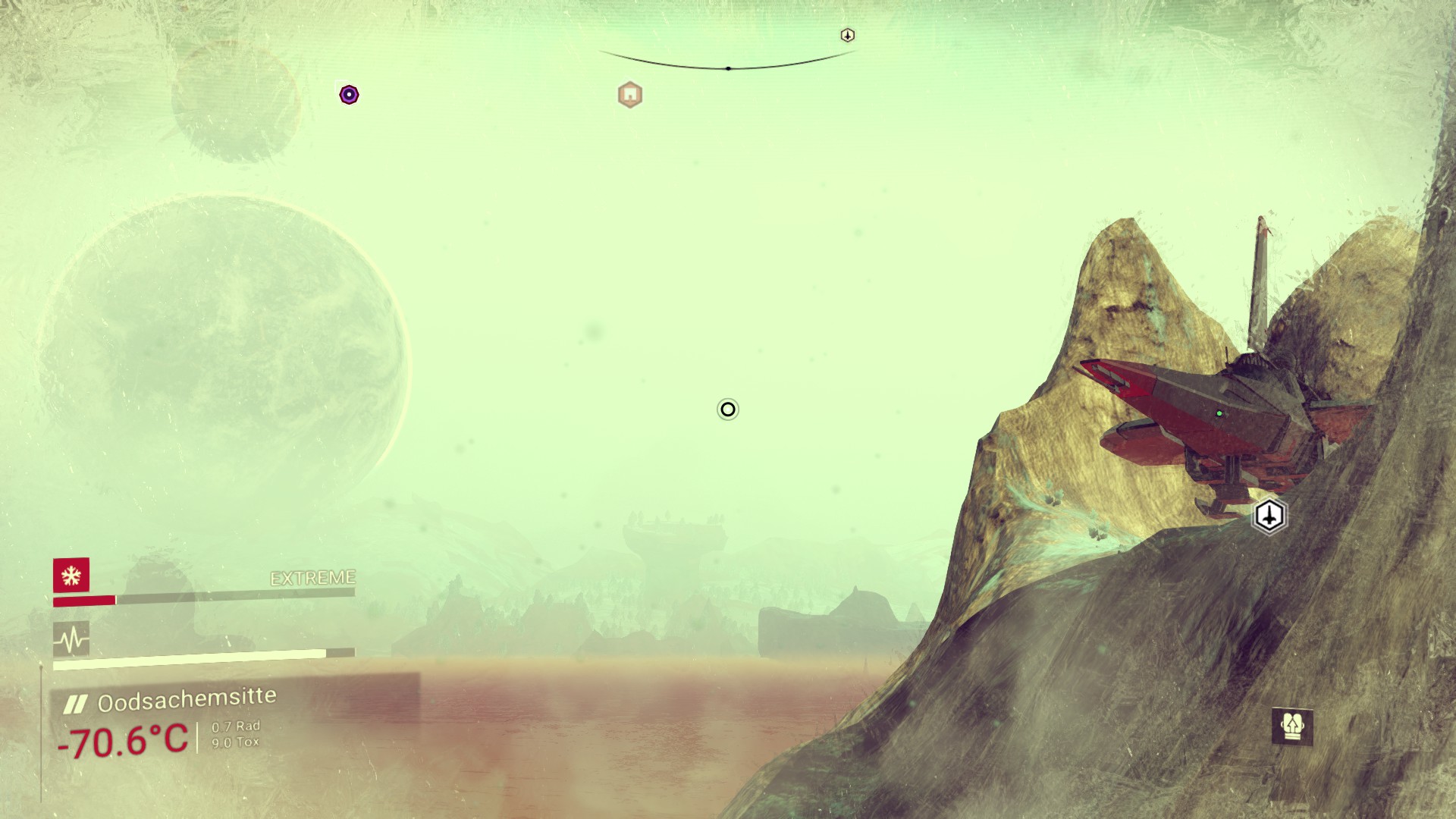Click the life support heartbeat icon
Viewport: 1456px width, 819px height.
(71, 640)
